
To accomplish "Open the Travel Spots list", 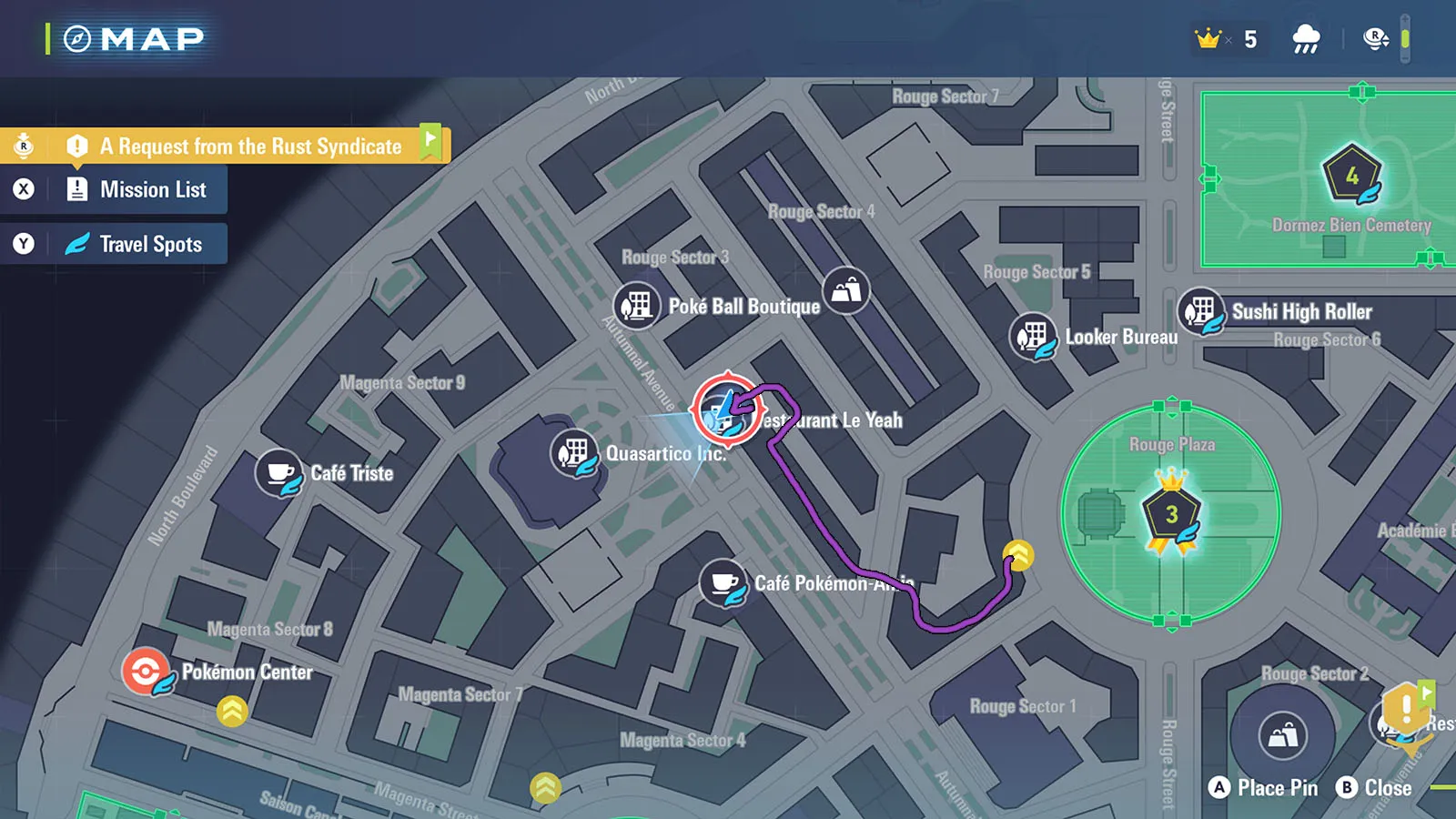I will [150, 244].
